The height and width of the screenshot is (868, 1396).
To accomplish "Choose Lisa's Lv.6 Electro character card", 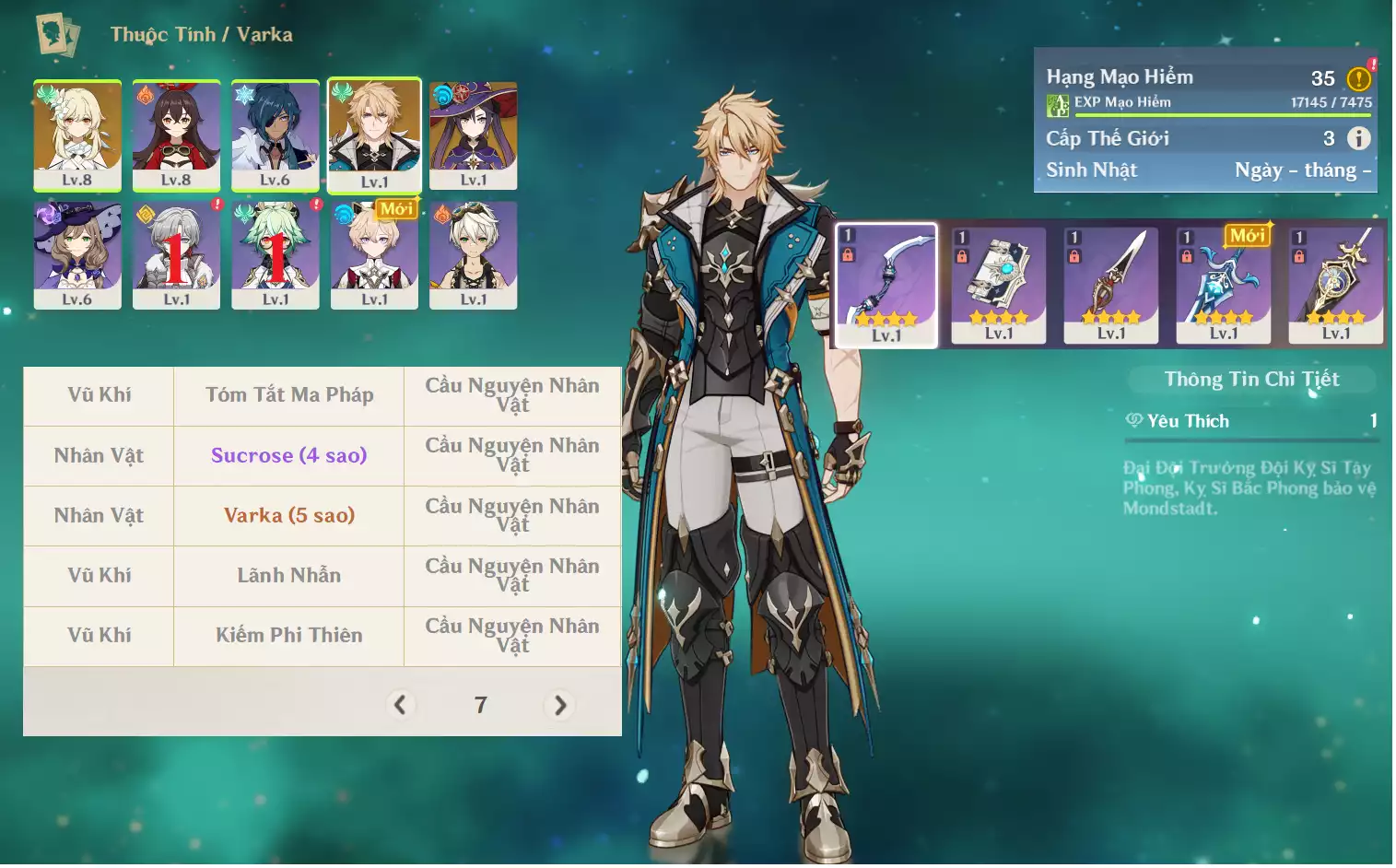I will point(77,255).
